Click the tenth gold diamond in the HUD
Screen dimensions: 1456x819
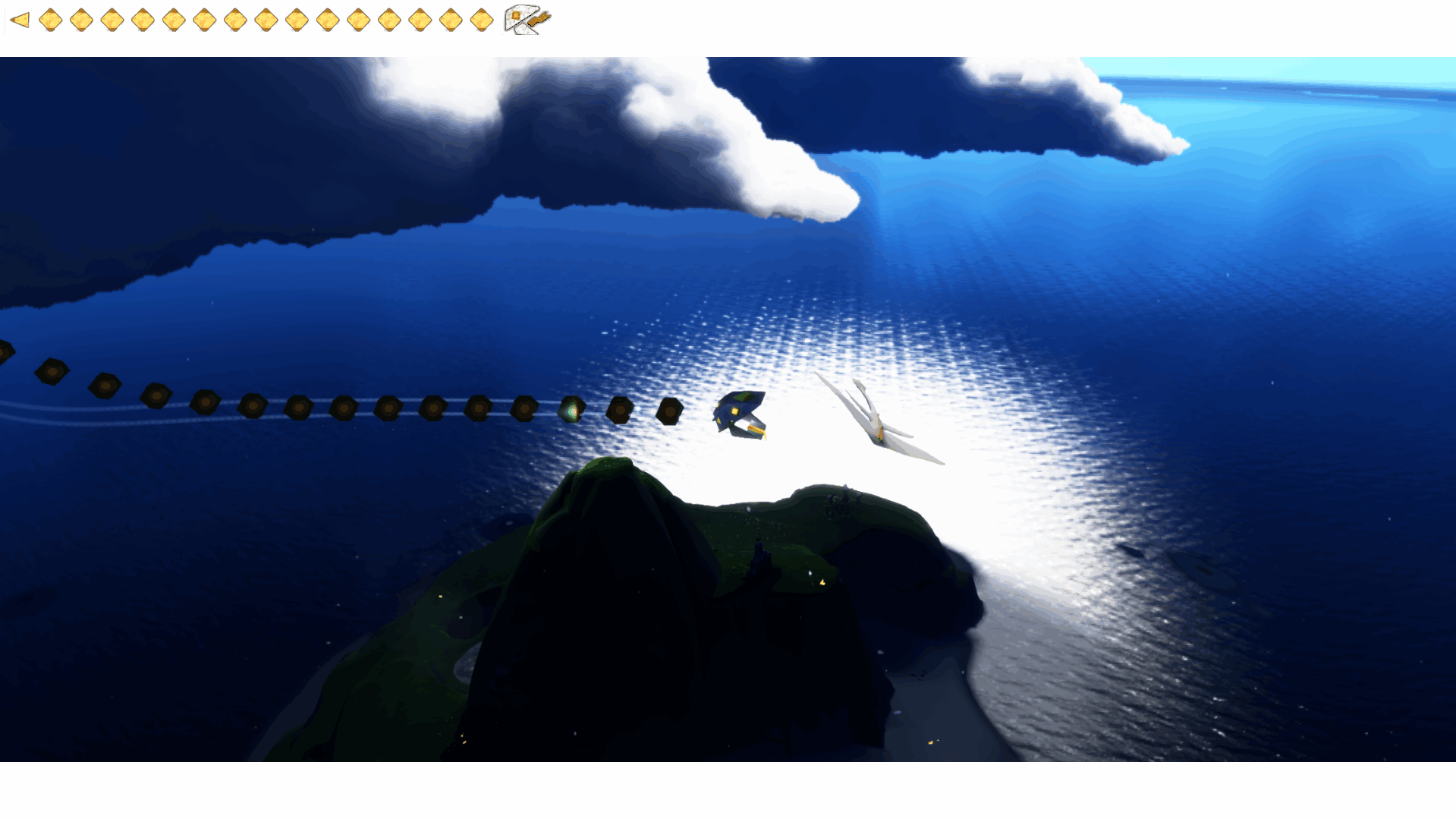pyautogui.click(x=328, y=20)
